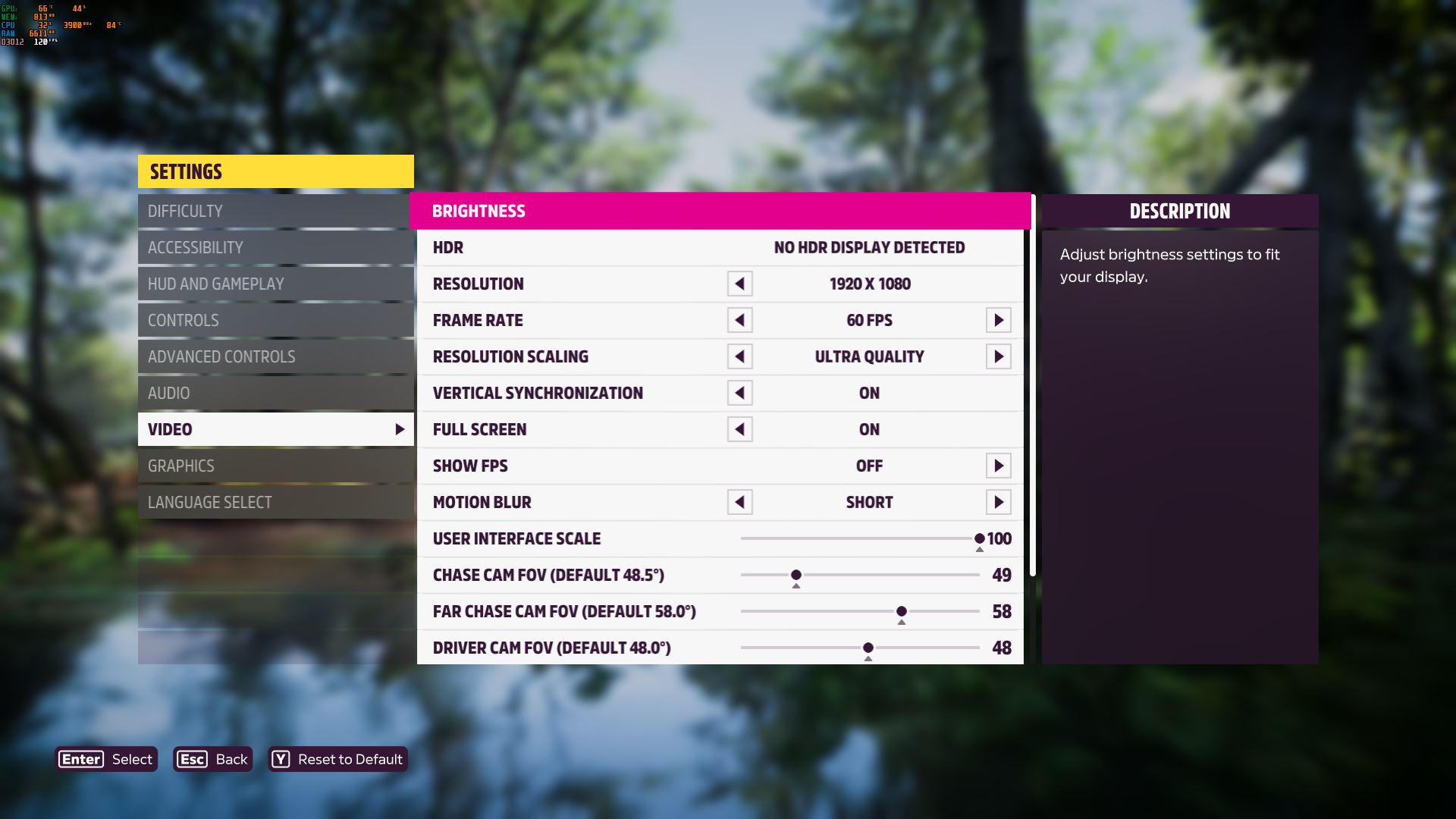The image size is (1456, 819).
Task: Choose Language Select option
Action: 275,502
